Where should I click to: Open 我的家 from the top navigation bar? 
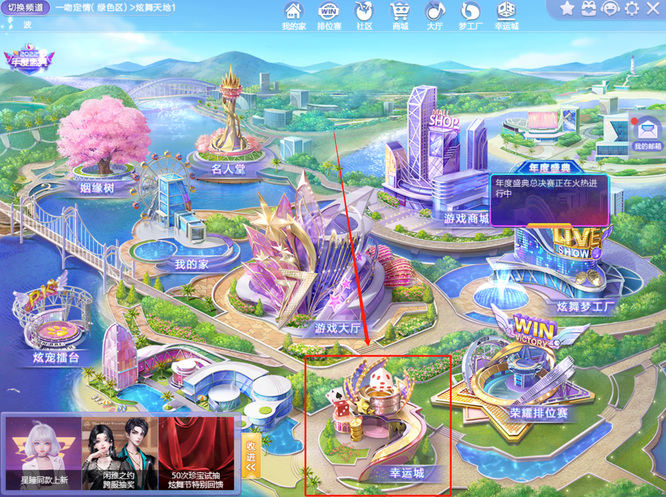293,15
